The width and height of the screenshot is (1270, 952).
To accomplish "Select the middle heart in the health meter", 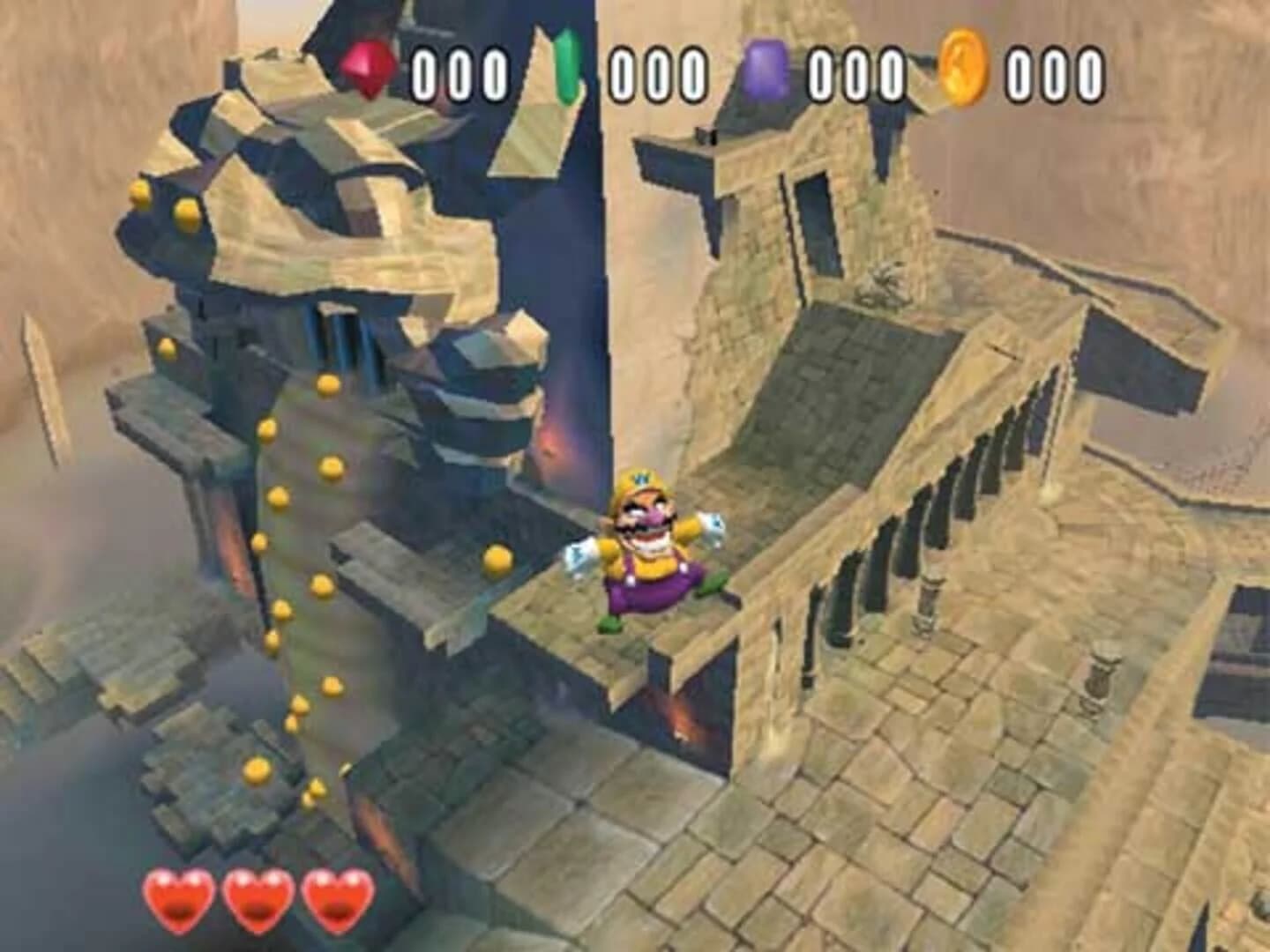I will [255, 898].
